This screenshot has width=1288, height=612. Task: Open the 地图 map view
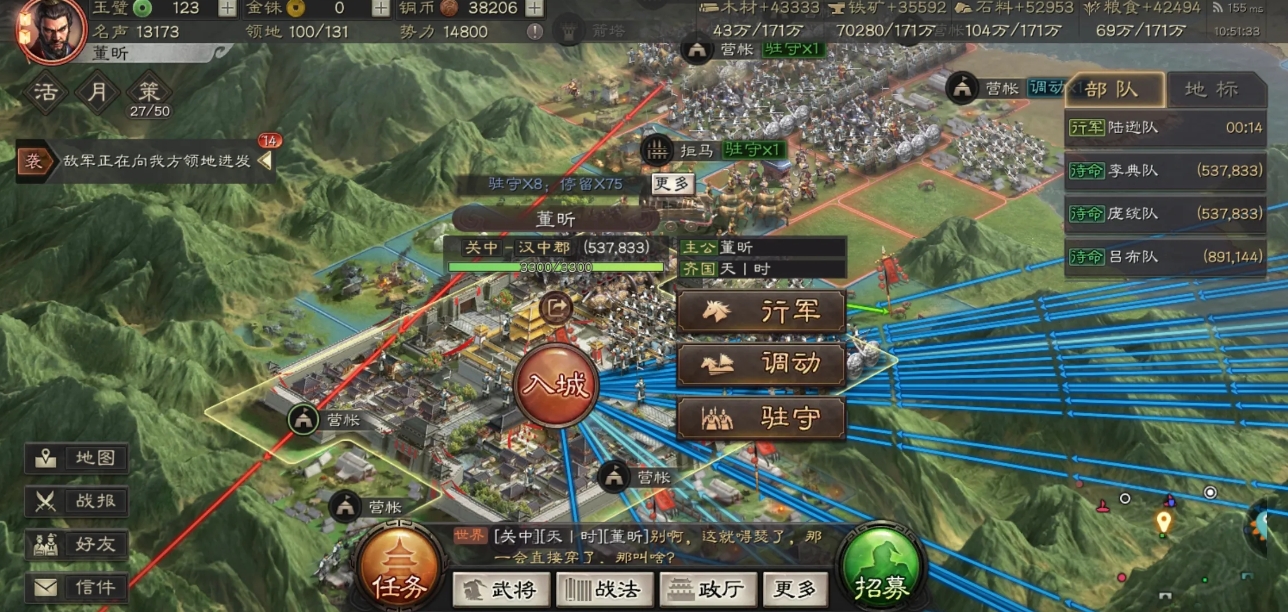[x=77, y=459]
